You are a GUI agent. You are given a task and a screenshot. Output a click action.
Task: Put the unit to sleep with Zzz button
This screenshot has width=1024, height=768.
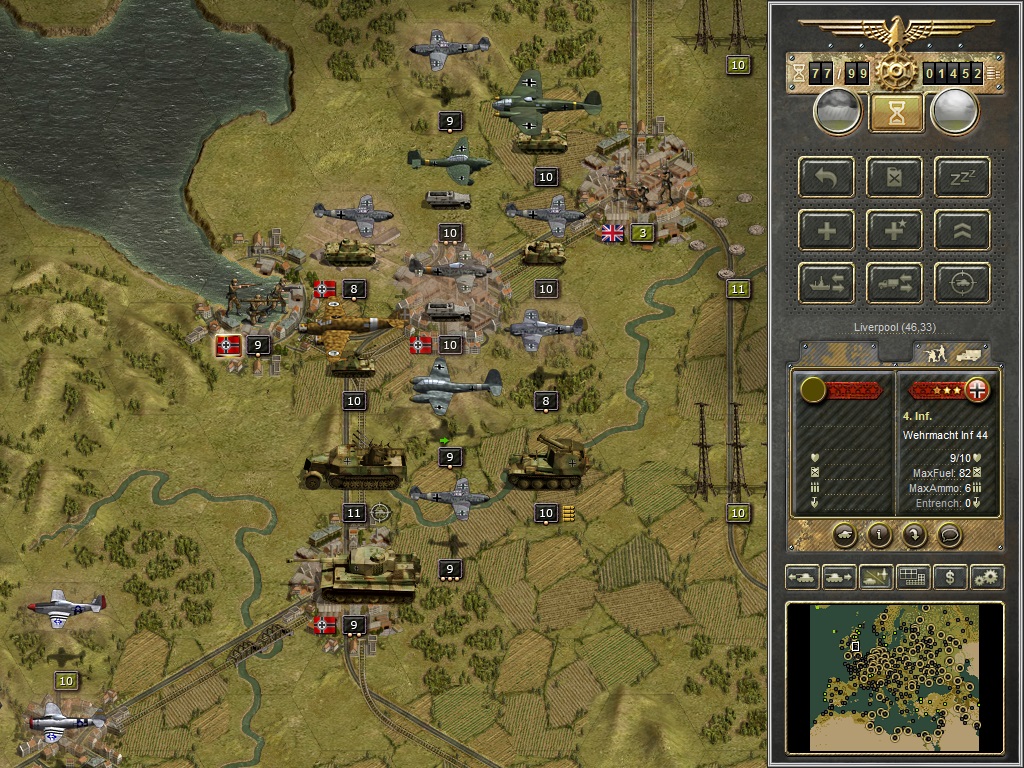pos(962,177)
